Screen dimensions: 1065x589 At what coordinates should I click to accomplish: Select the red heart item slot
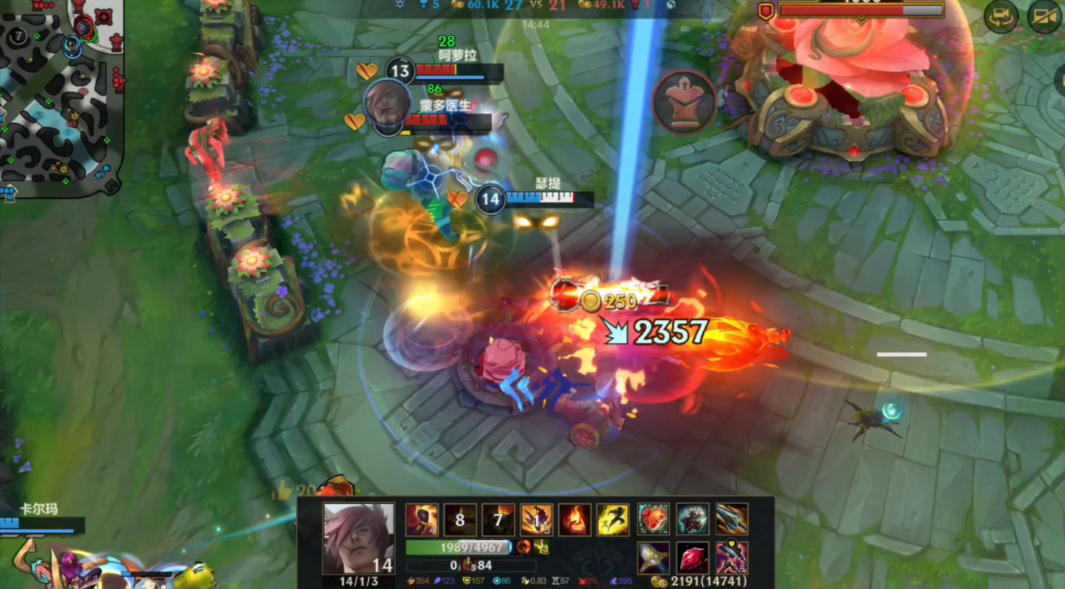point(654,519)
